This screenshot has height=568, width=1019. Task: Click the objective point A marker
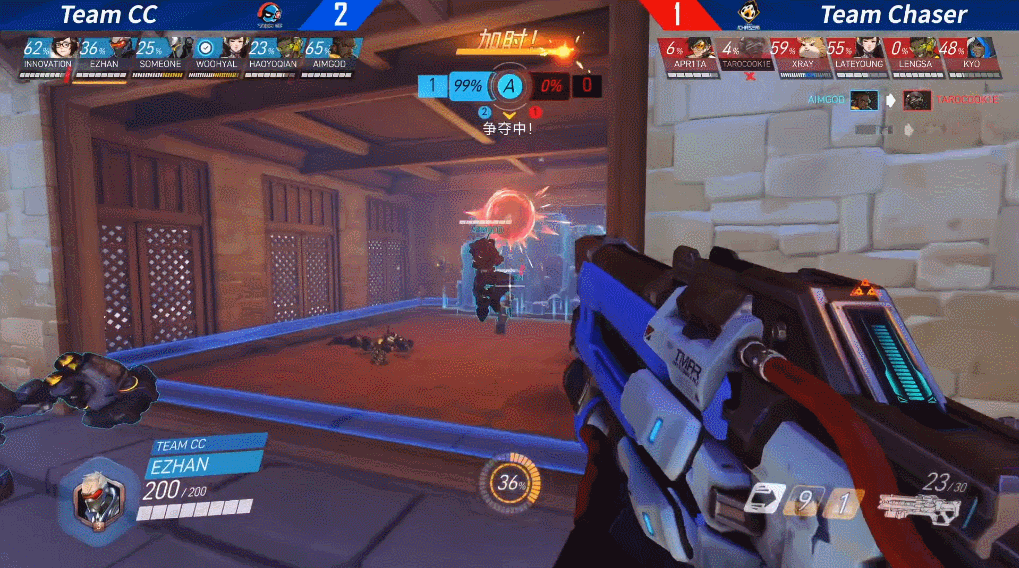click(510, 85)
